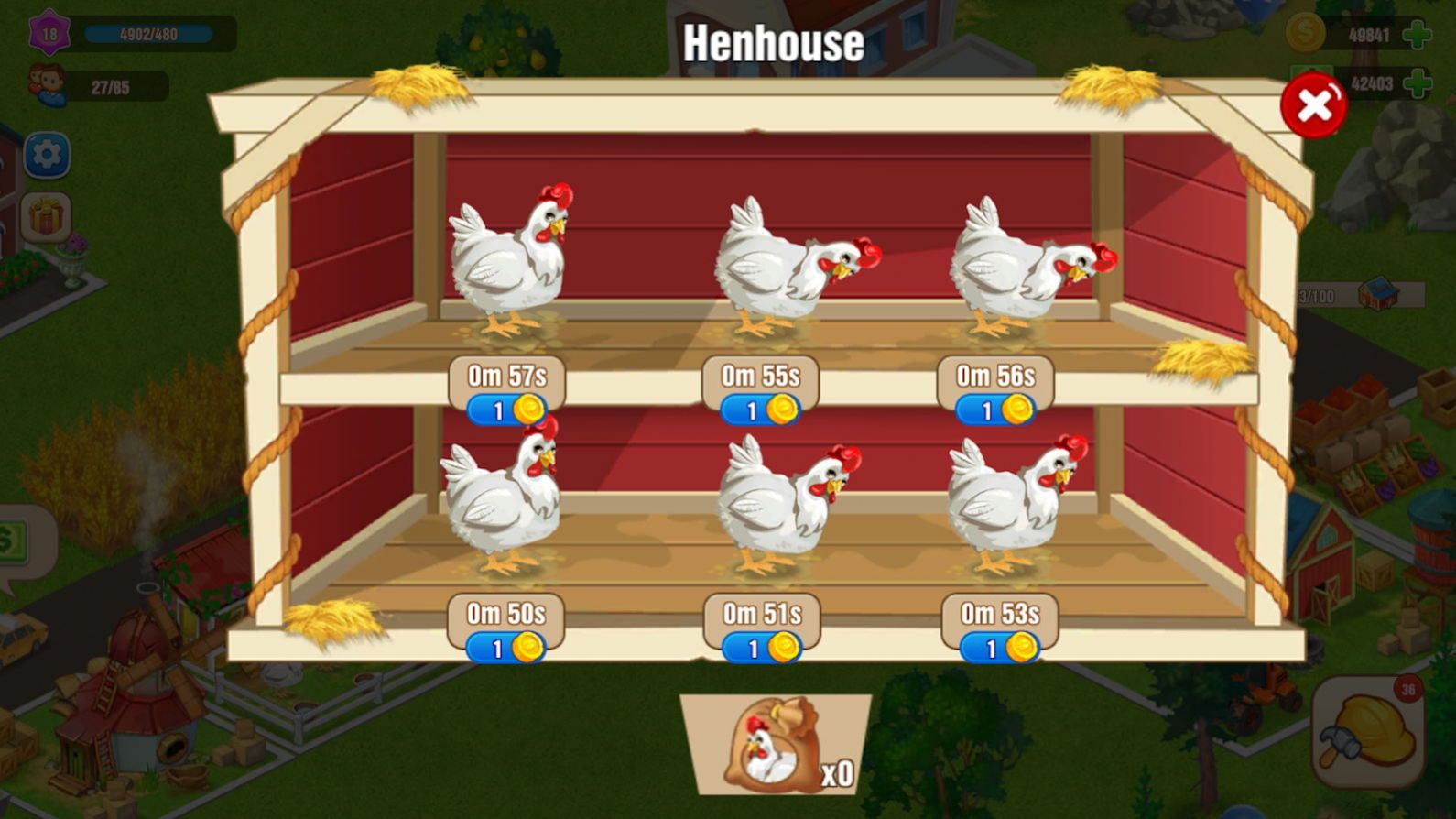The image size is (1456, 819).
Task: Speed up the hen with 0m 51s timer
Action: click(x=761, y=648)
